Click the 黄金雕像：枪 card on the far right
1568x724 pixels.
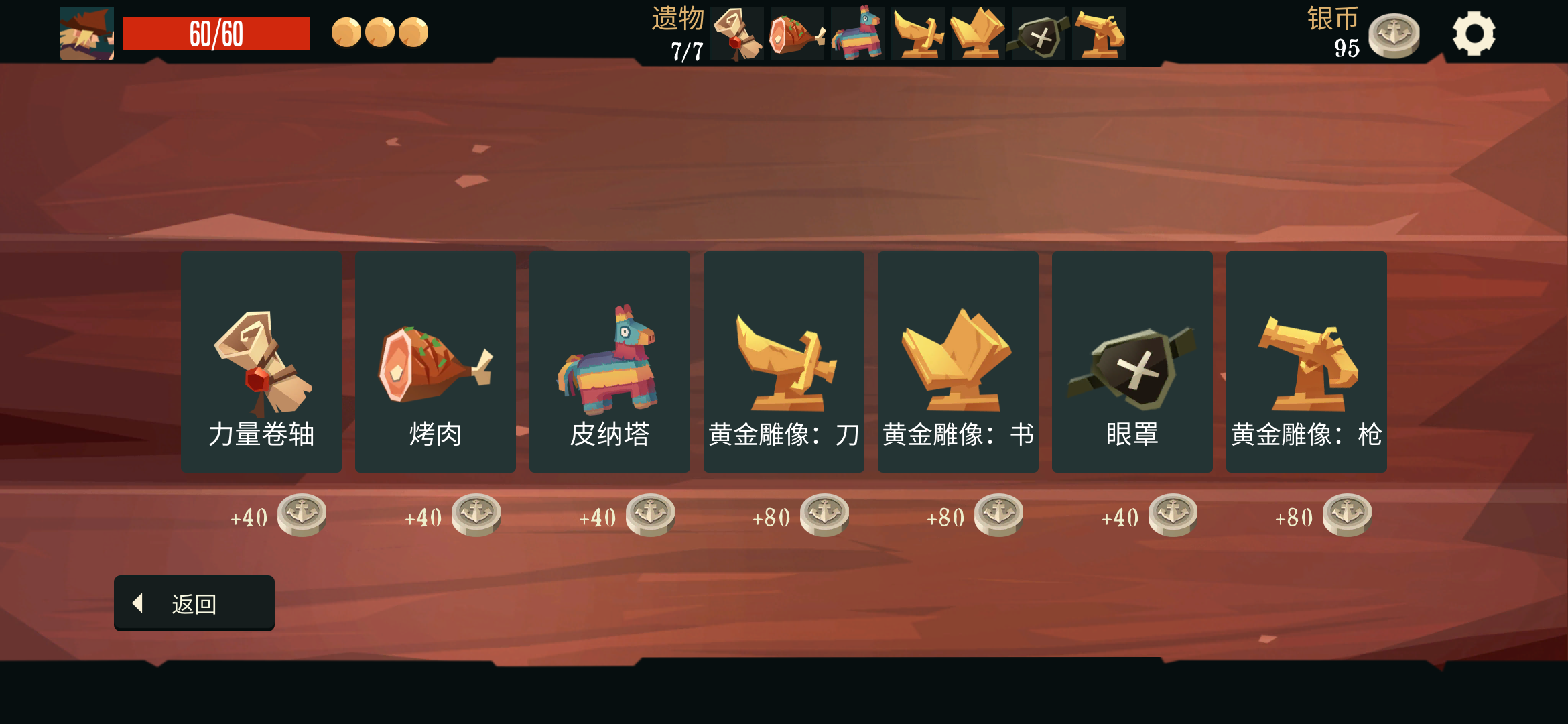tap(1306, 361)
